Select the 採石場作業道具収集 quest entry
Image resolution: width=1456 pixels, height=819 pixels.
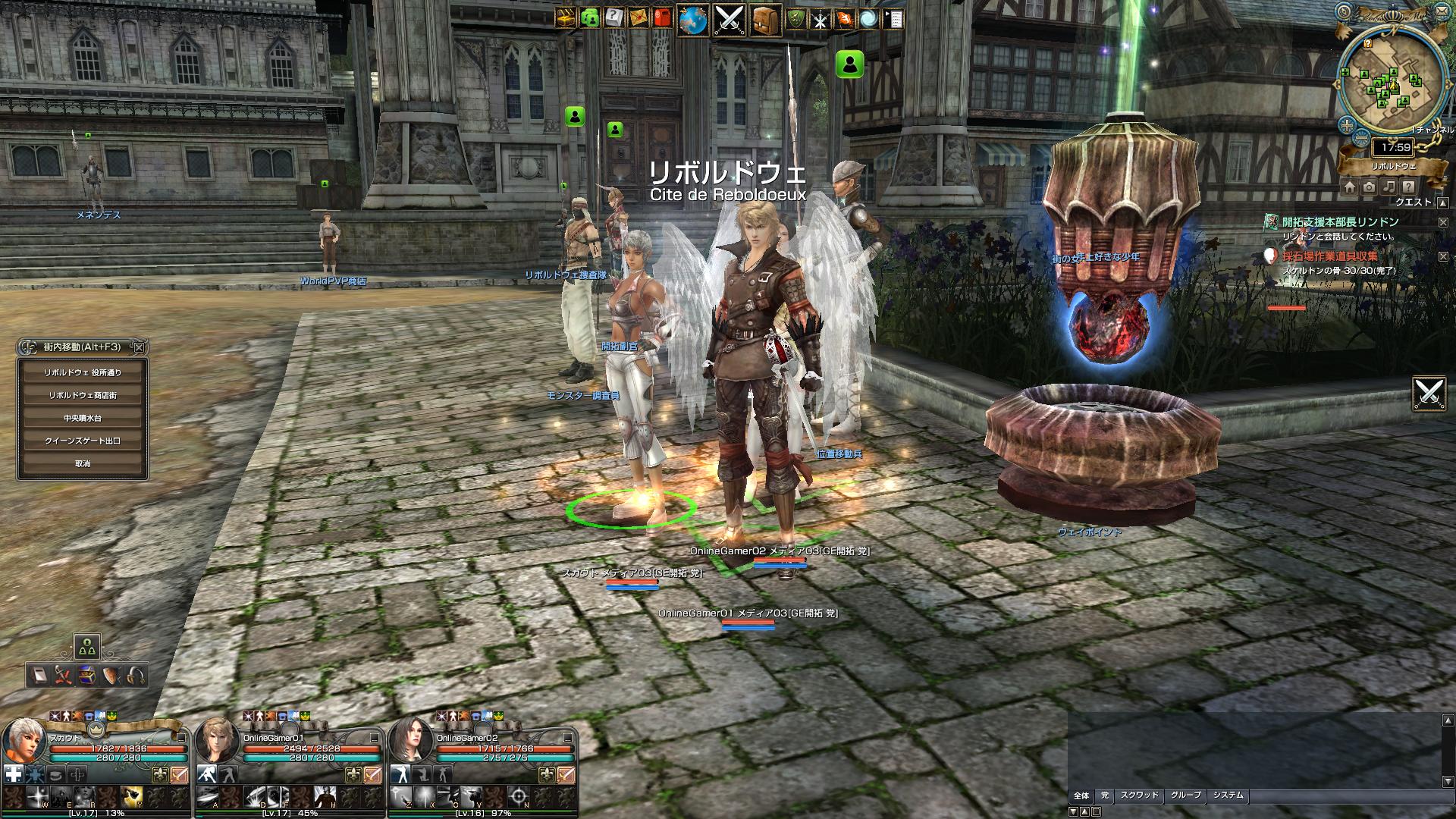tap(1330, 256)
